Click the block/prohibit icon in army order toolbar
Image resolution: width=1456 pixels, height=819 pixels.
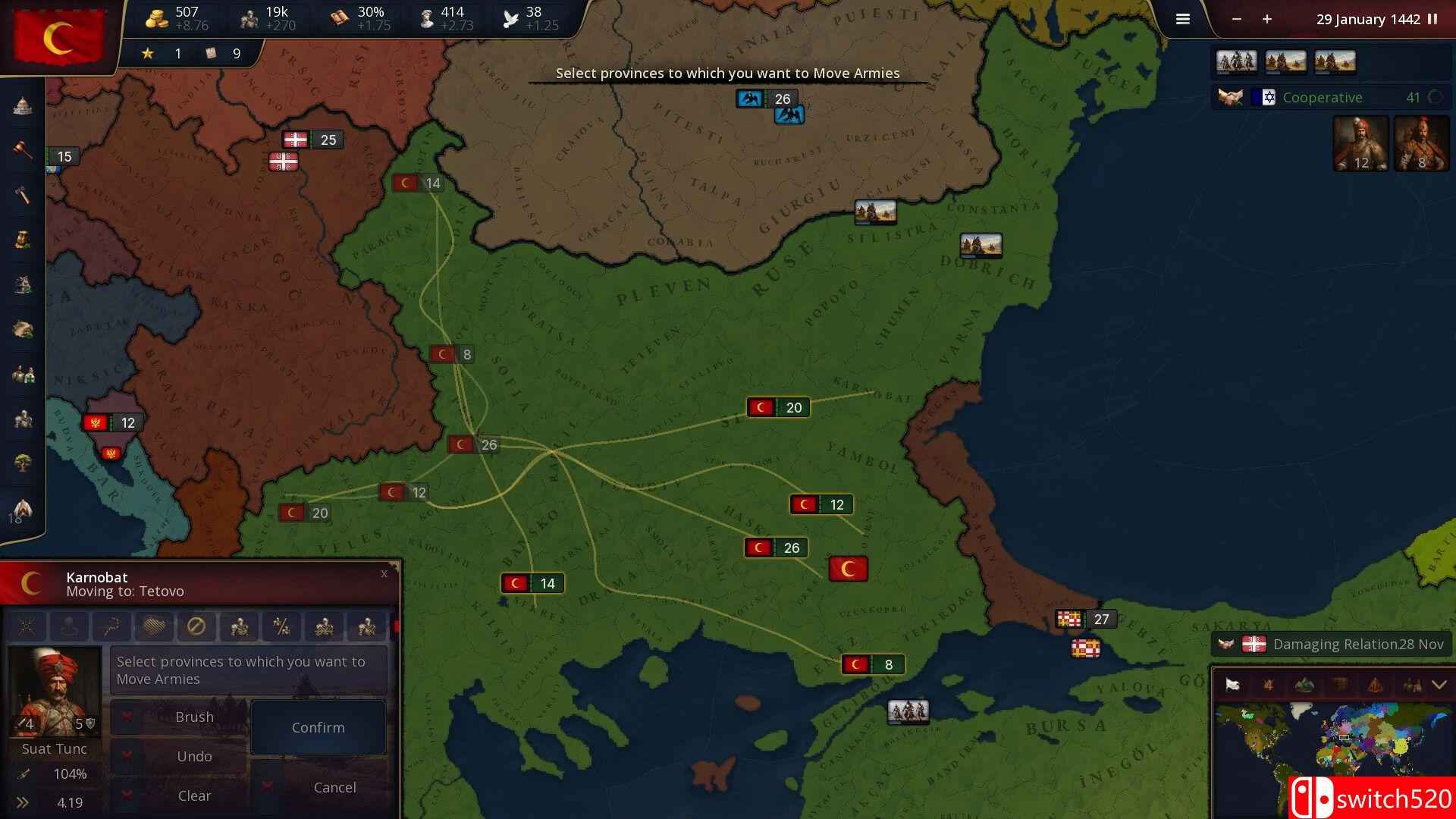tap(196, 626)
